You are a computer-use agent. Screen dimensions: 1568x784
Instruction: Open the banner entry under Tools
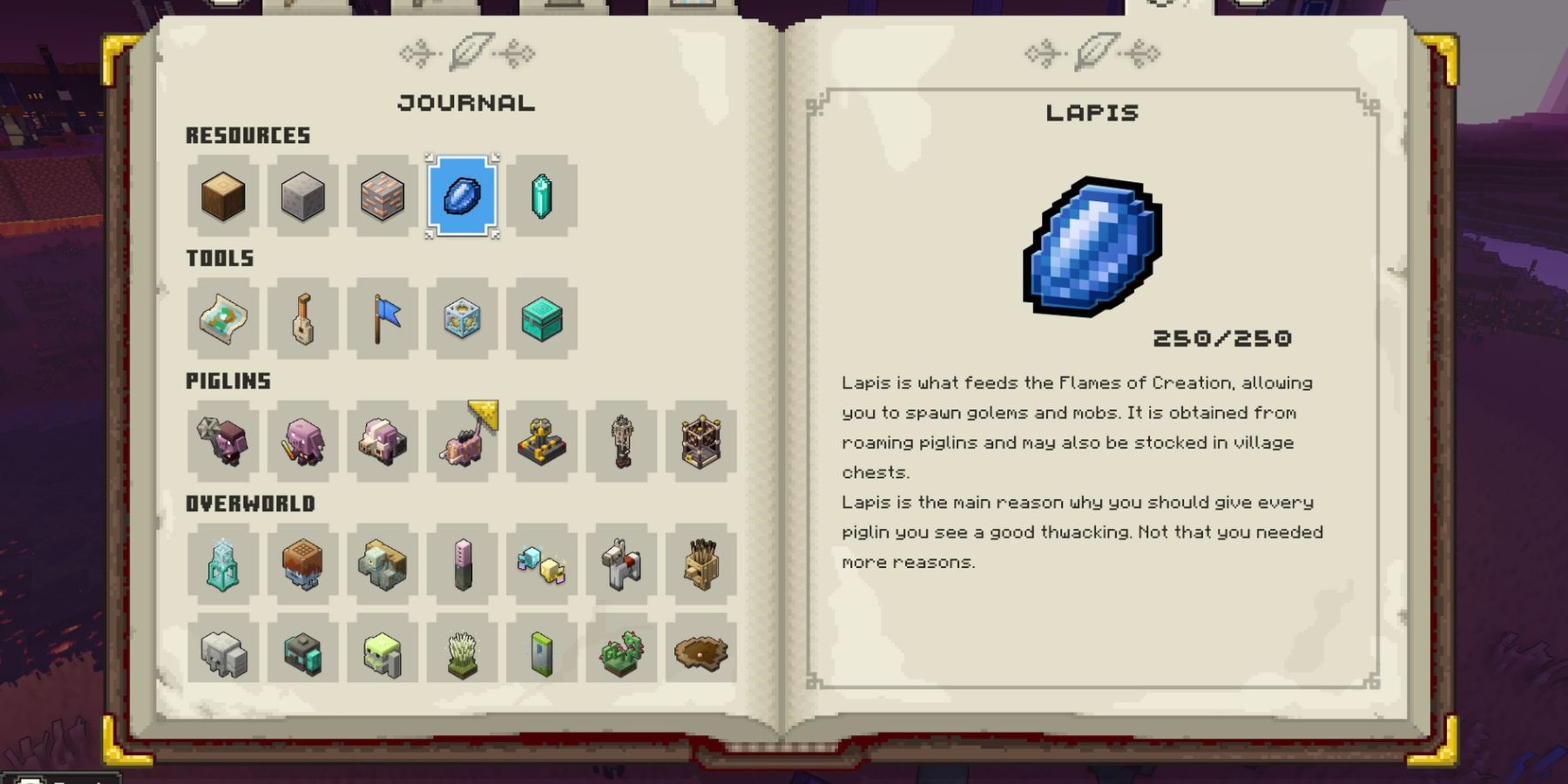coord(382,320)
